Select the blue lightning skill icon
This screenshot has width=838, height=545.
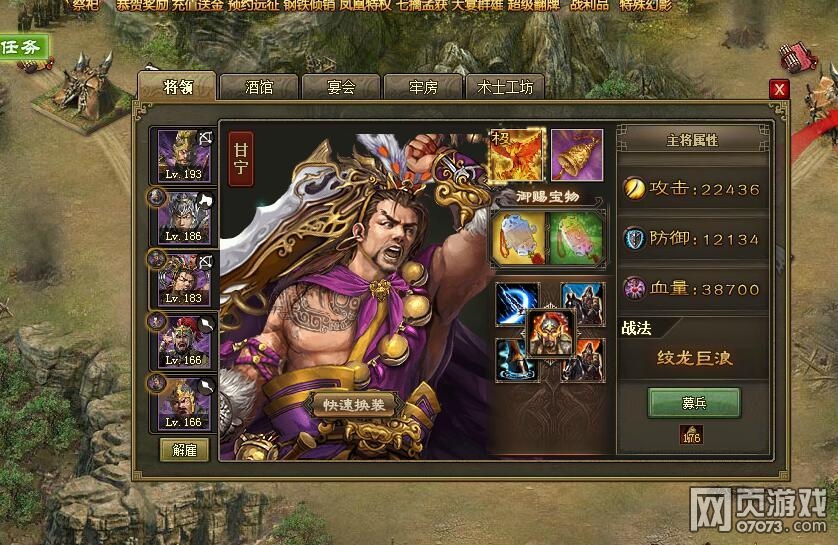coord(517,303)
